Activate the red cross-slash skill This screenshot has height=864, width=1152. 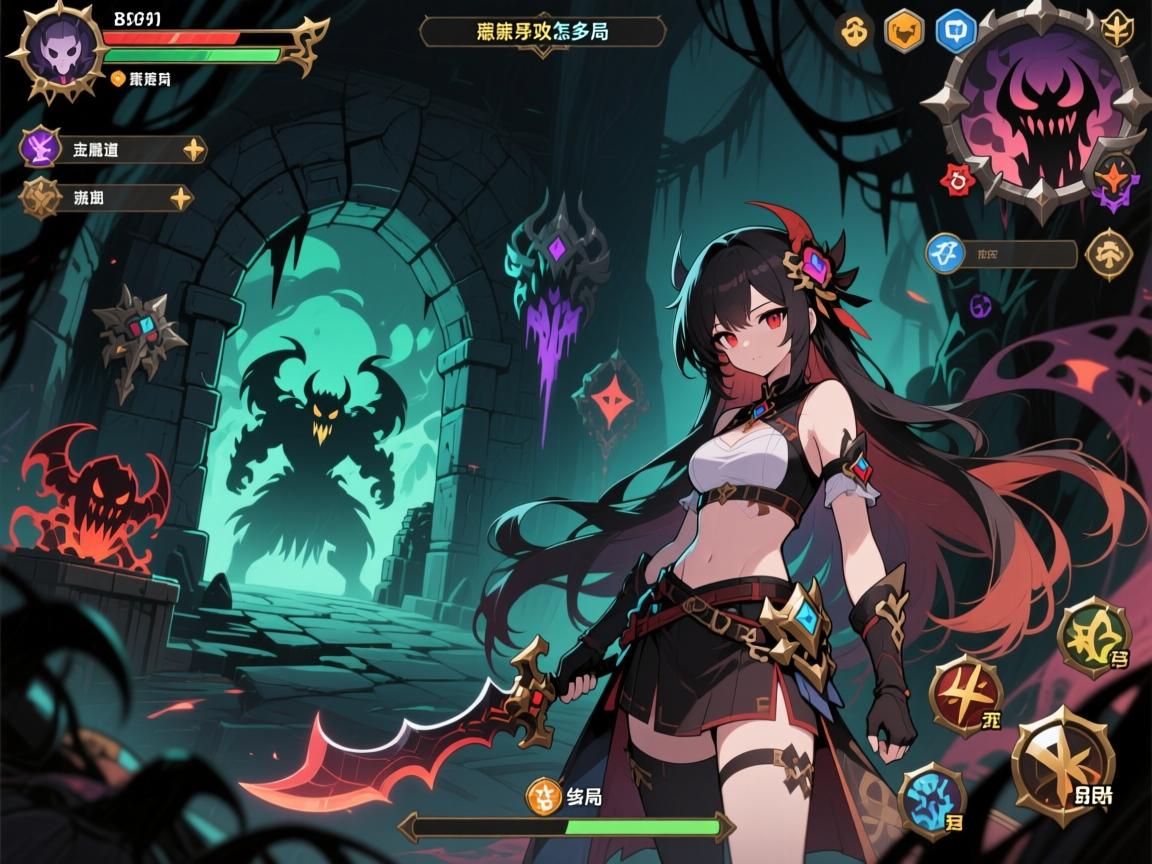tap(966, 696)
